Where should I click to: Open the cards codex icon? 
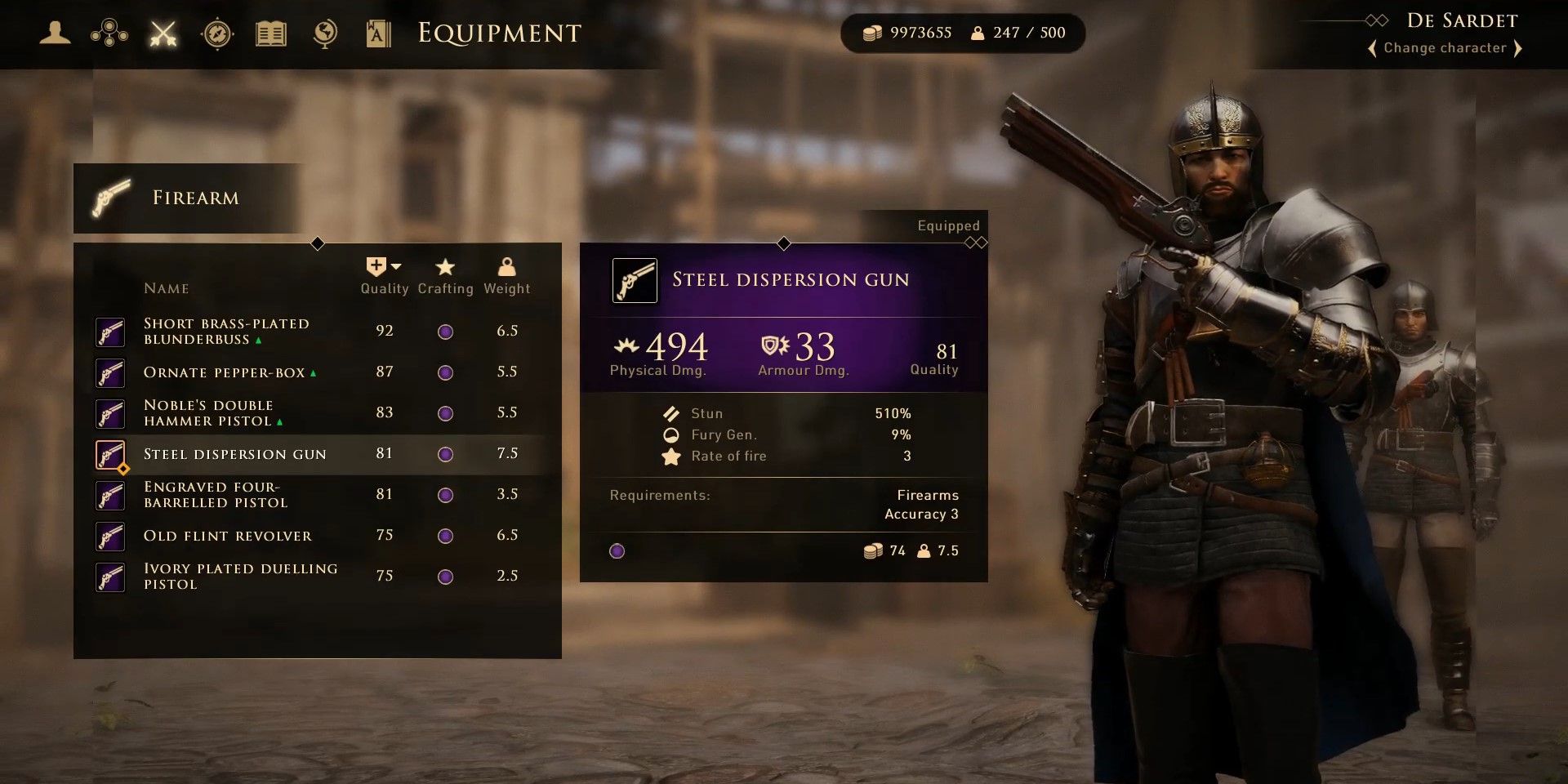378,33
